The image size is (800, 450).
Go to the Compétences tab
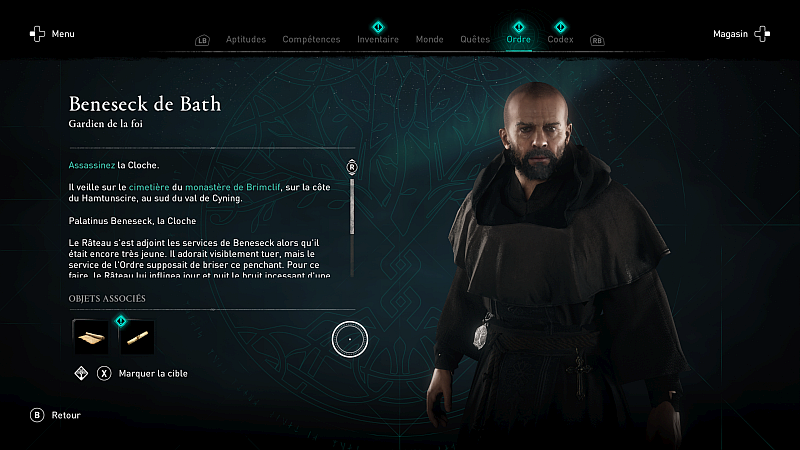pos(311,40)
